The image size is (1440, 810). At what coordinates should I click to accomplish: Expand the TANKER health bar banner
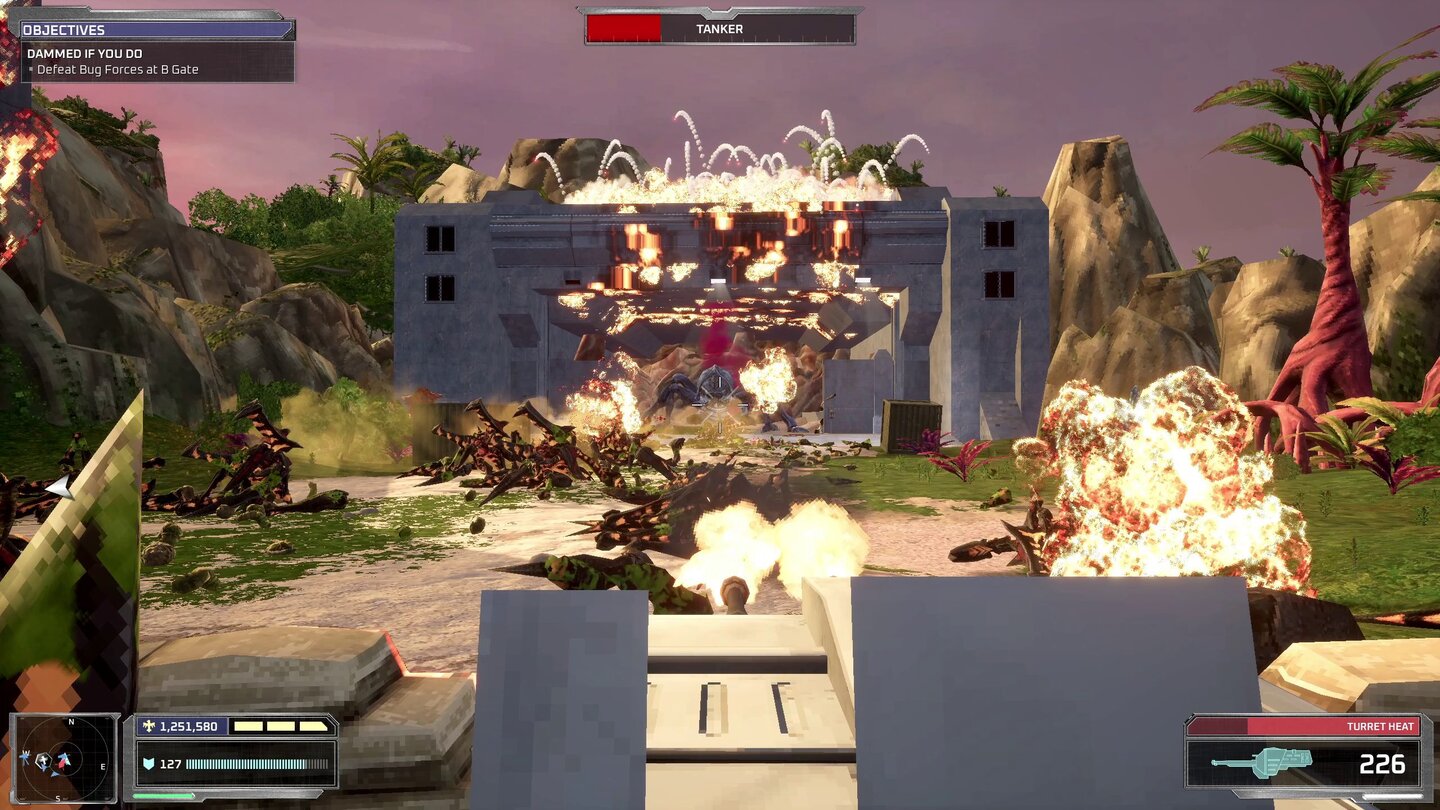pos(719,29)
